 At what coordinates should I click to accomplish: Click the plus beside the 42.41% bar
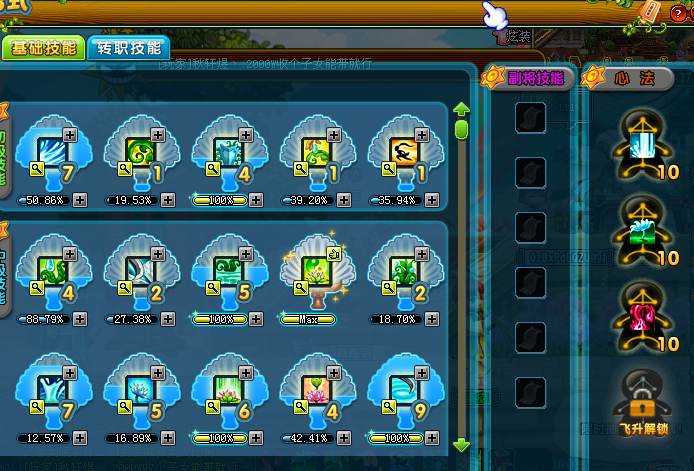coord(343,438)
